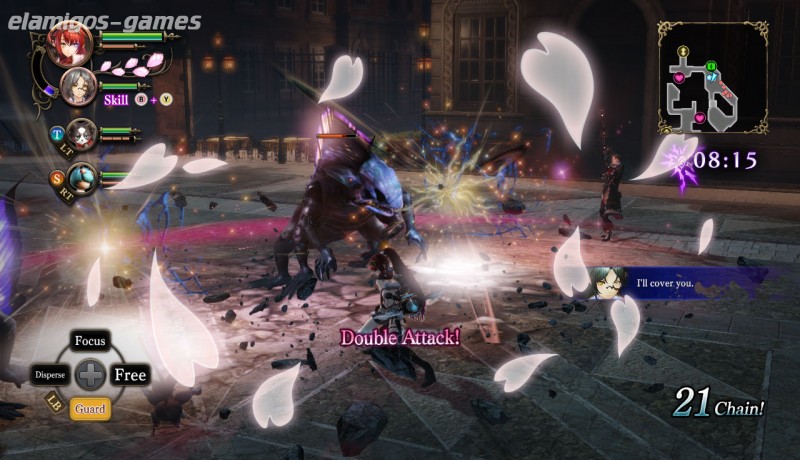Viewport: 800px width, 460px height.
Task: Choose the teal Servan portrait
Action: click(82, 177)
